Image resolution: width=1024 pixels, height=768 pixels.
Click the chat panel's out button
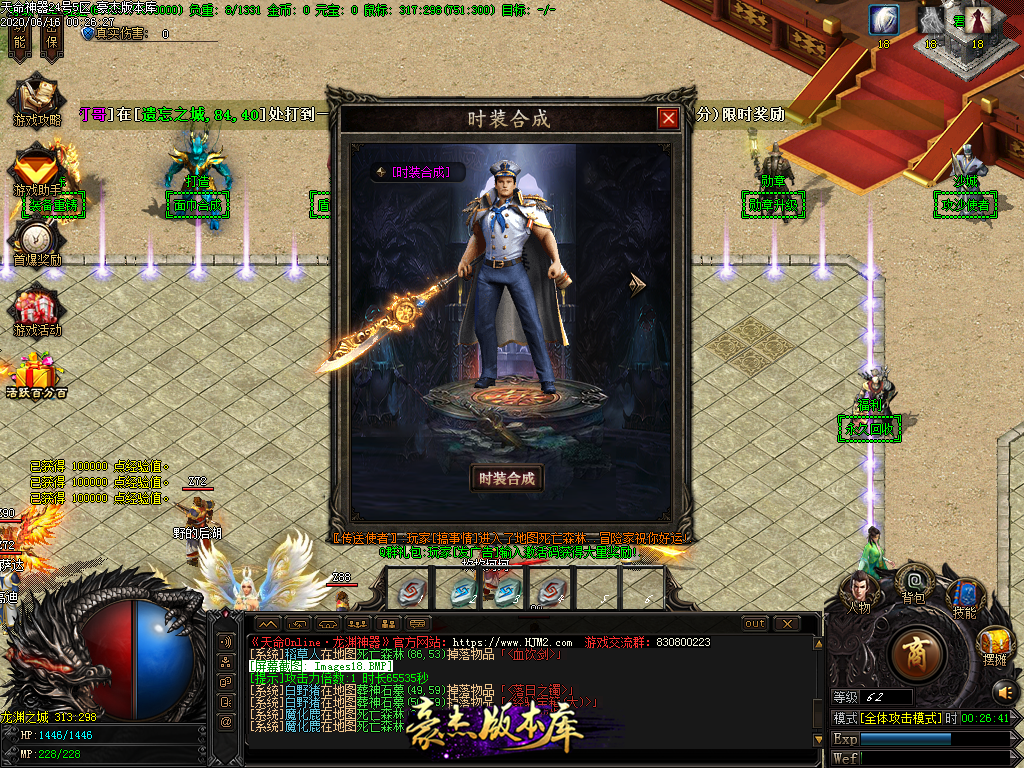point(755,624)
